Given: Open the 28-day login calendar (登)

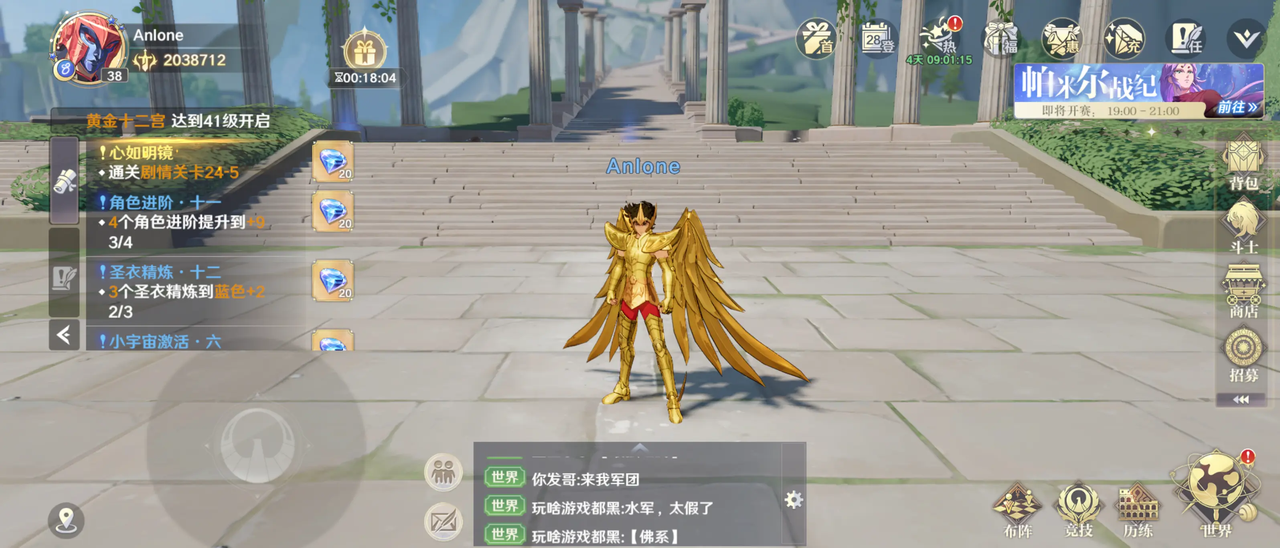Looking at the screenshot, I should (877, 39).
